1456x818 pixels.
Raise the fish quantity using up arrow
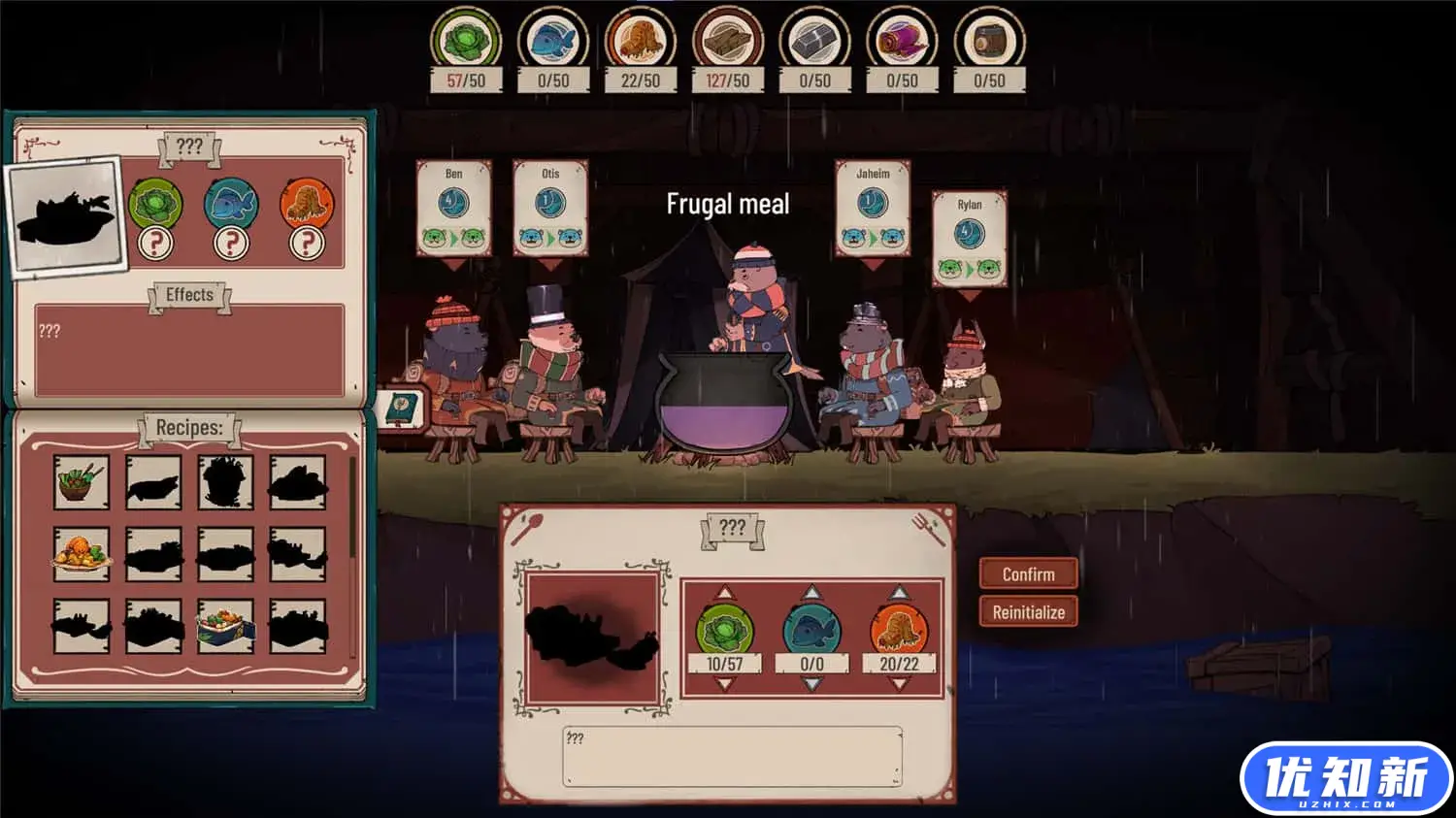click(x=811, y=593)
